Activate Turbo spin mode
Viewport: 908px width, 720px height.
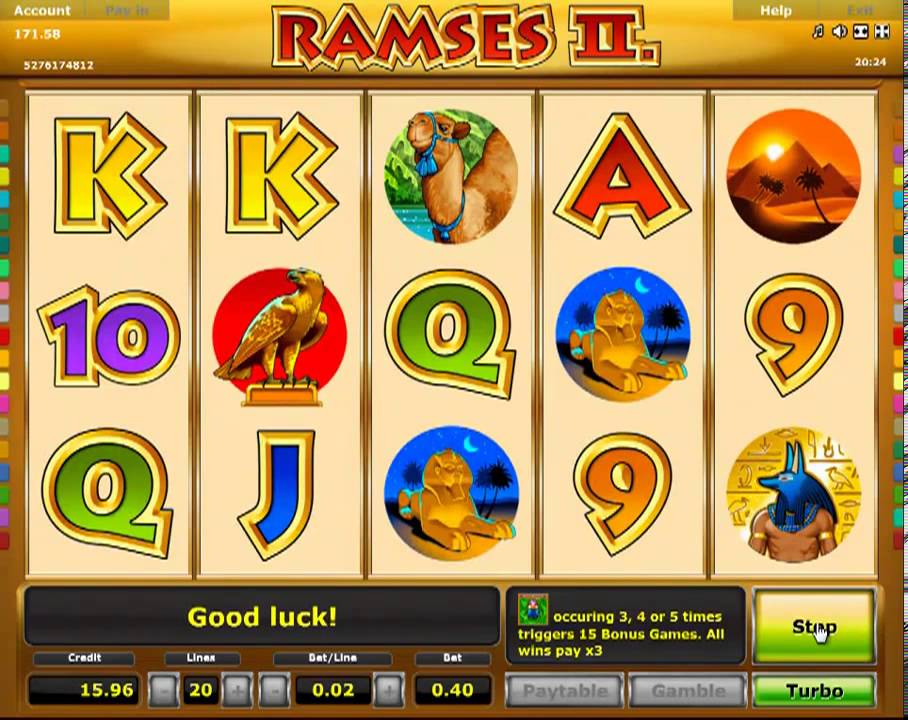click(814, 691)
